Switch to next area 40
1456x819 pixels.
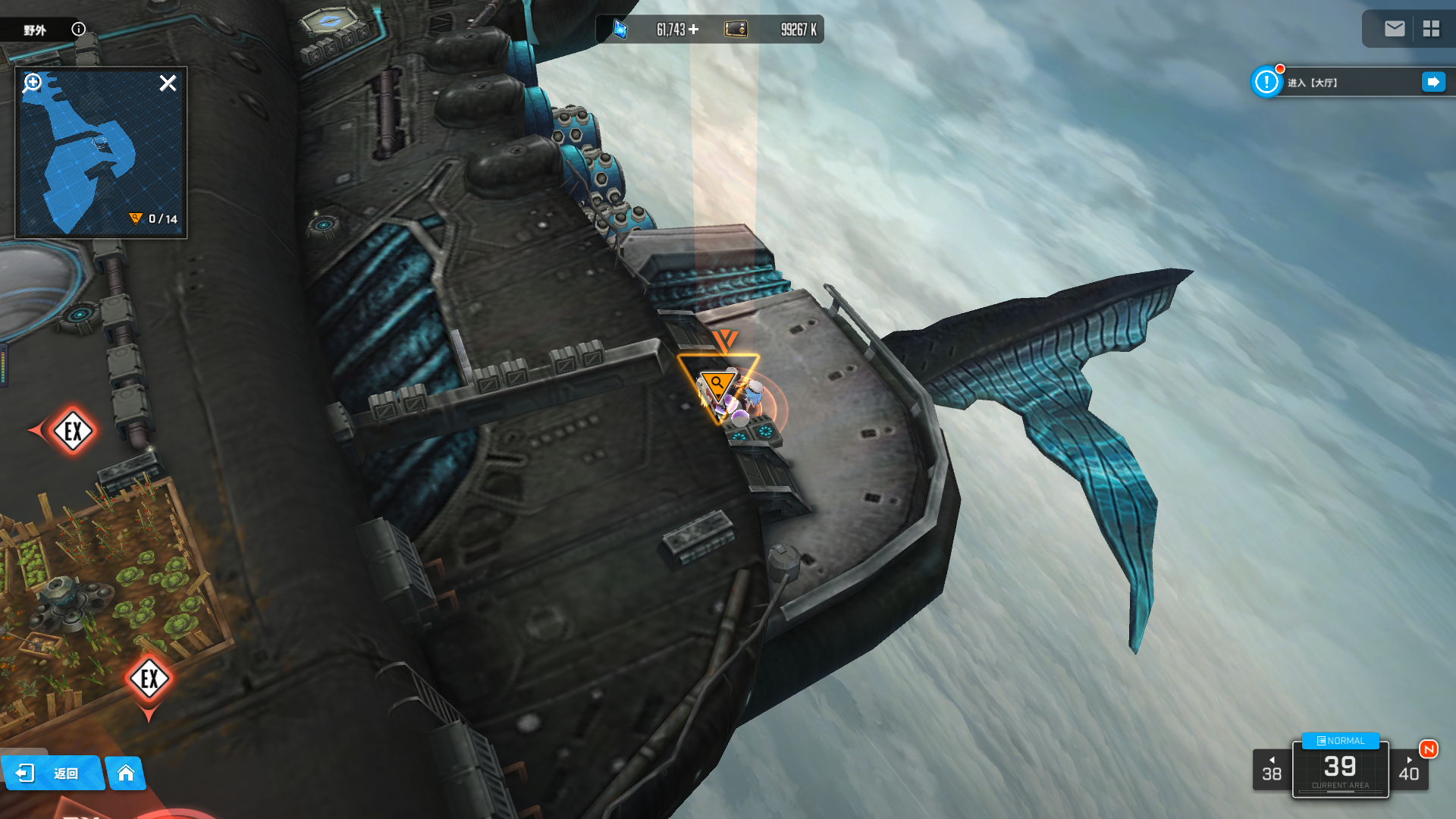coord(1409,770)
